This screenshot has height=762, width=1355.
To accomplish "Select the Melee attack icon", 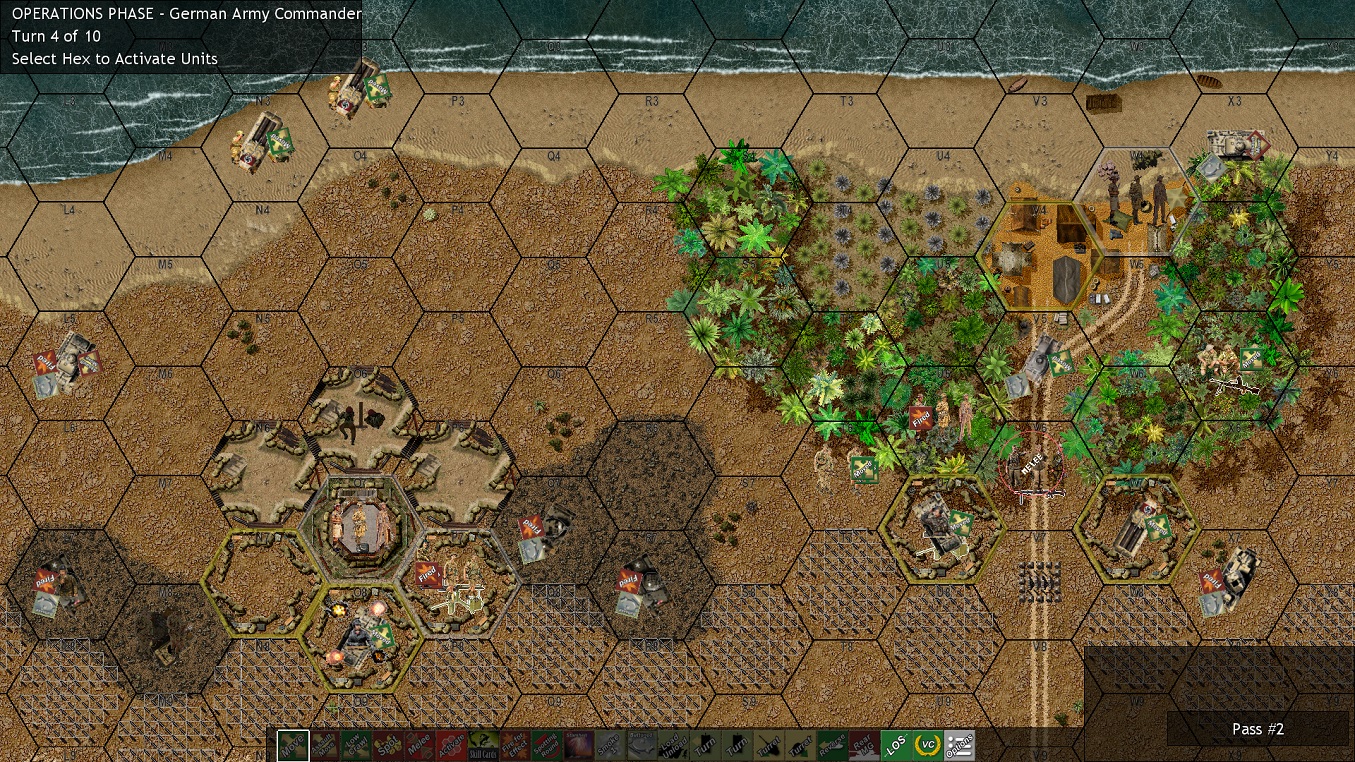I will coord(422,744).
